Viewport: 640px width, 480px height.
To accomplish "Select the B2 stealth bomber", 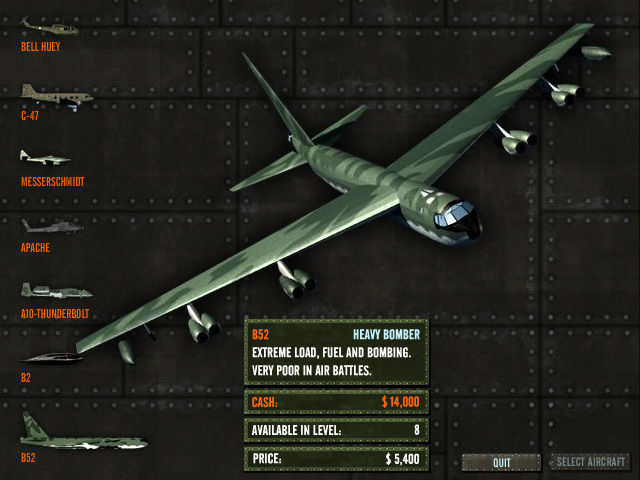I will click(52, 358).
